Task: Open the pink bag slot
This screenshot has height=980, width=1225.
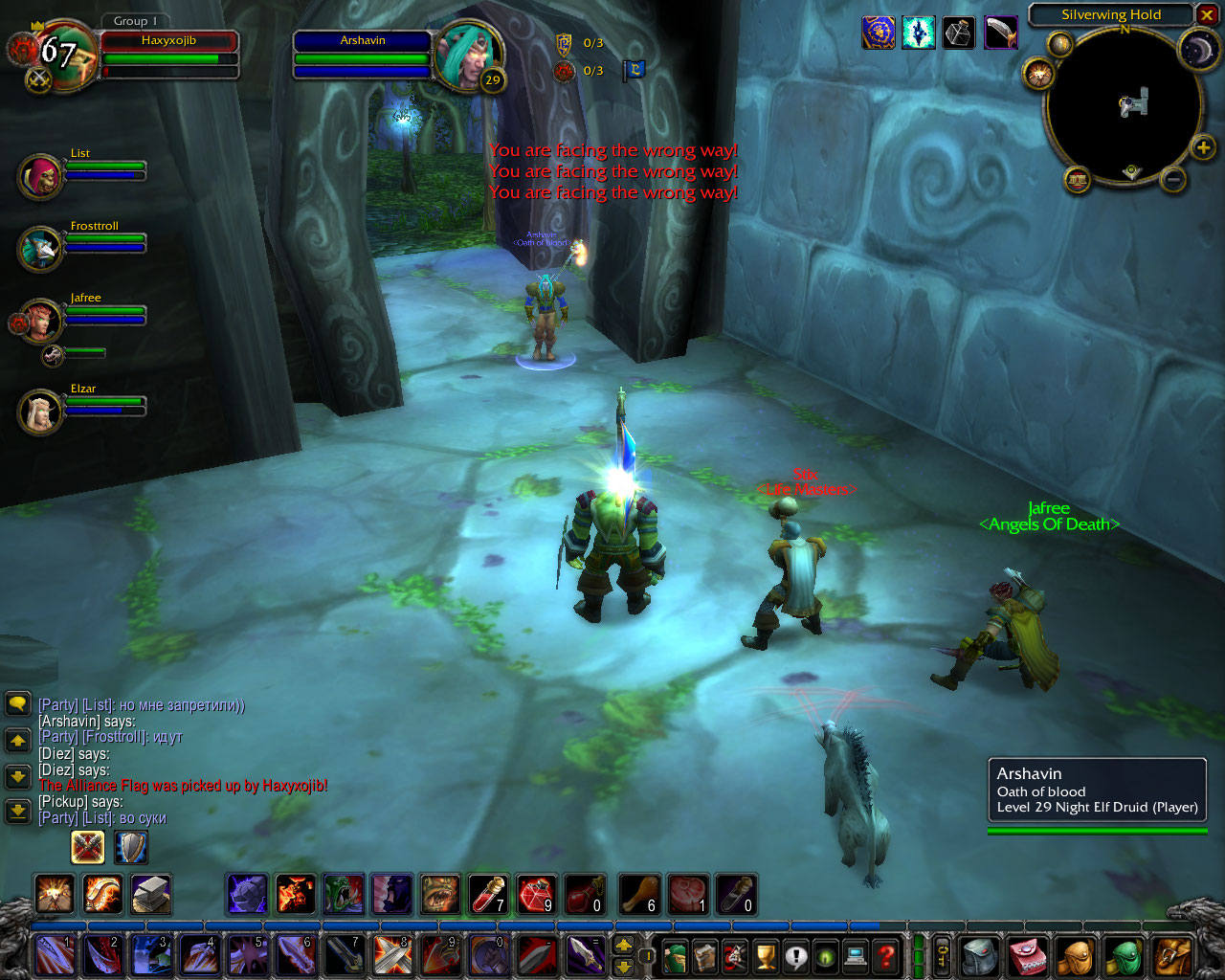Action: pyautogui.click(x=1028, y=956)
